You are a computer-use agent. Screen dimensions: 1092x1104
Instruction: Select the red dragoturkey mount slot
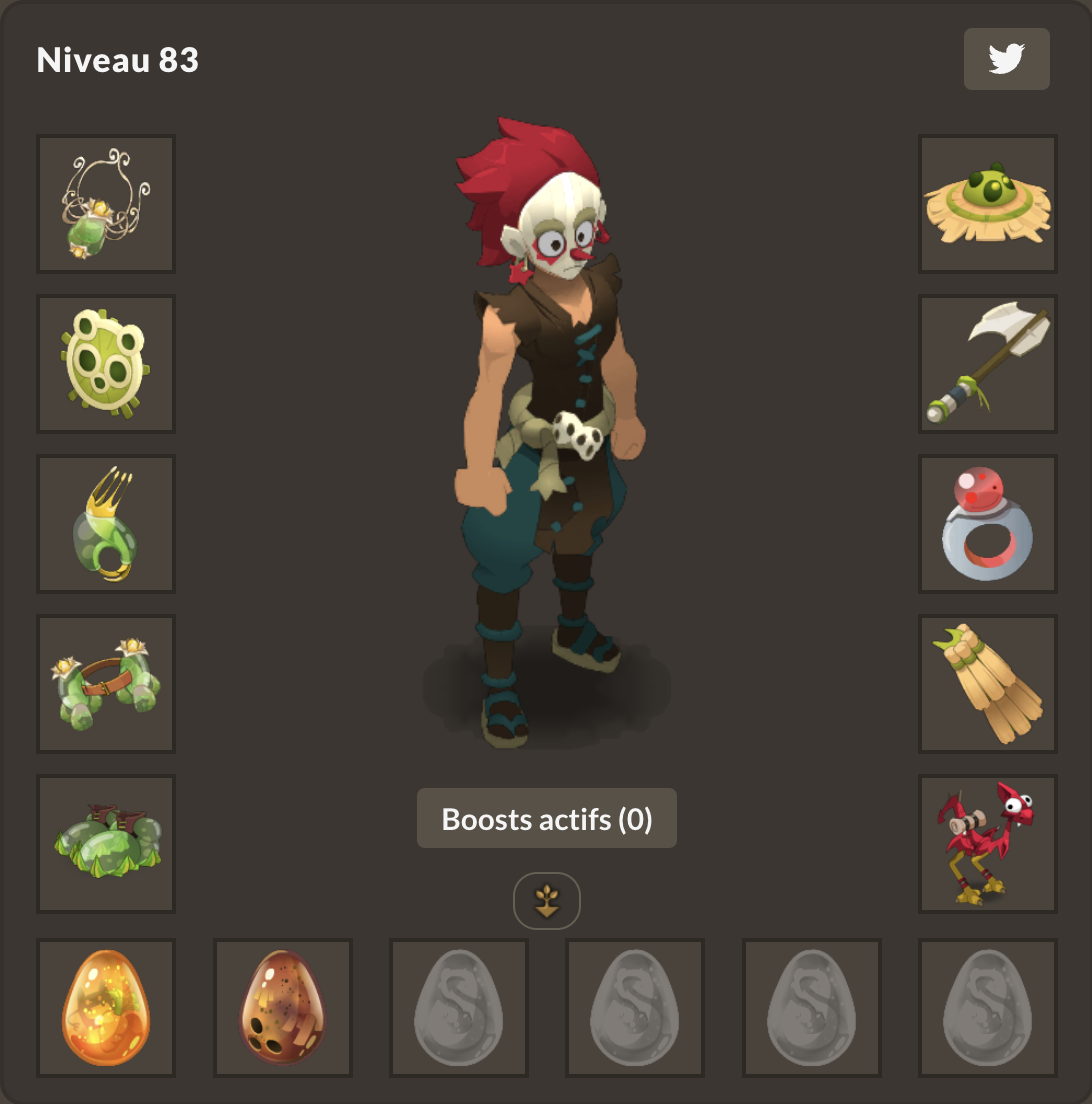click(x=988, y=844)
